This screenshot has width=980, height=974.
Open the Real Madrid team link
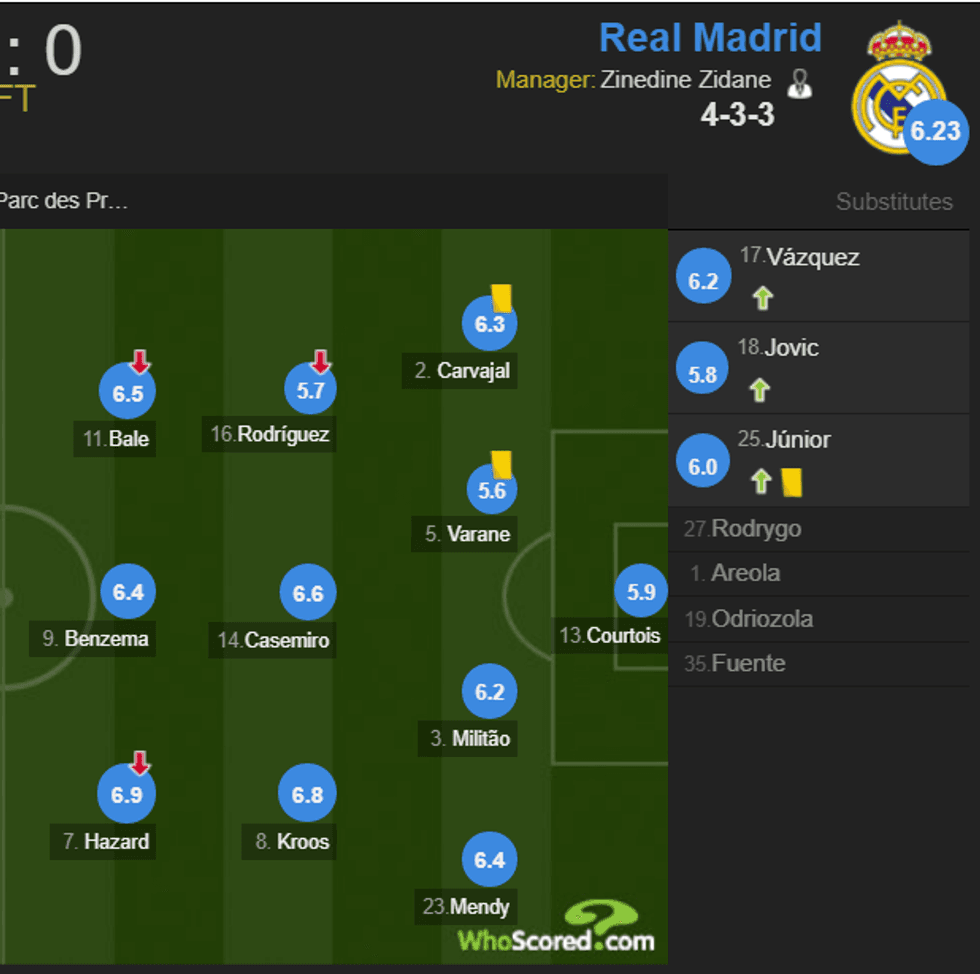[x=710, y=38]
